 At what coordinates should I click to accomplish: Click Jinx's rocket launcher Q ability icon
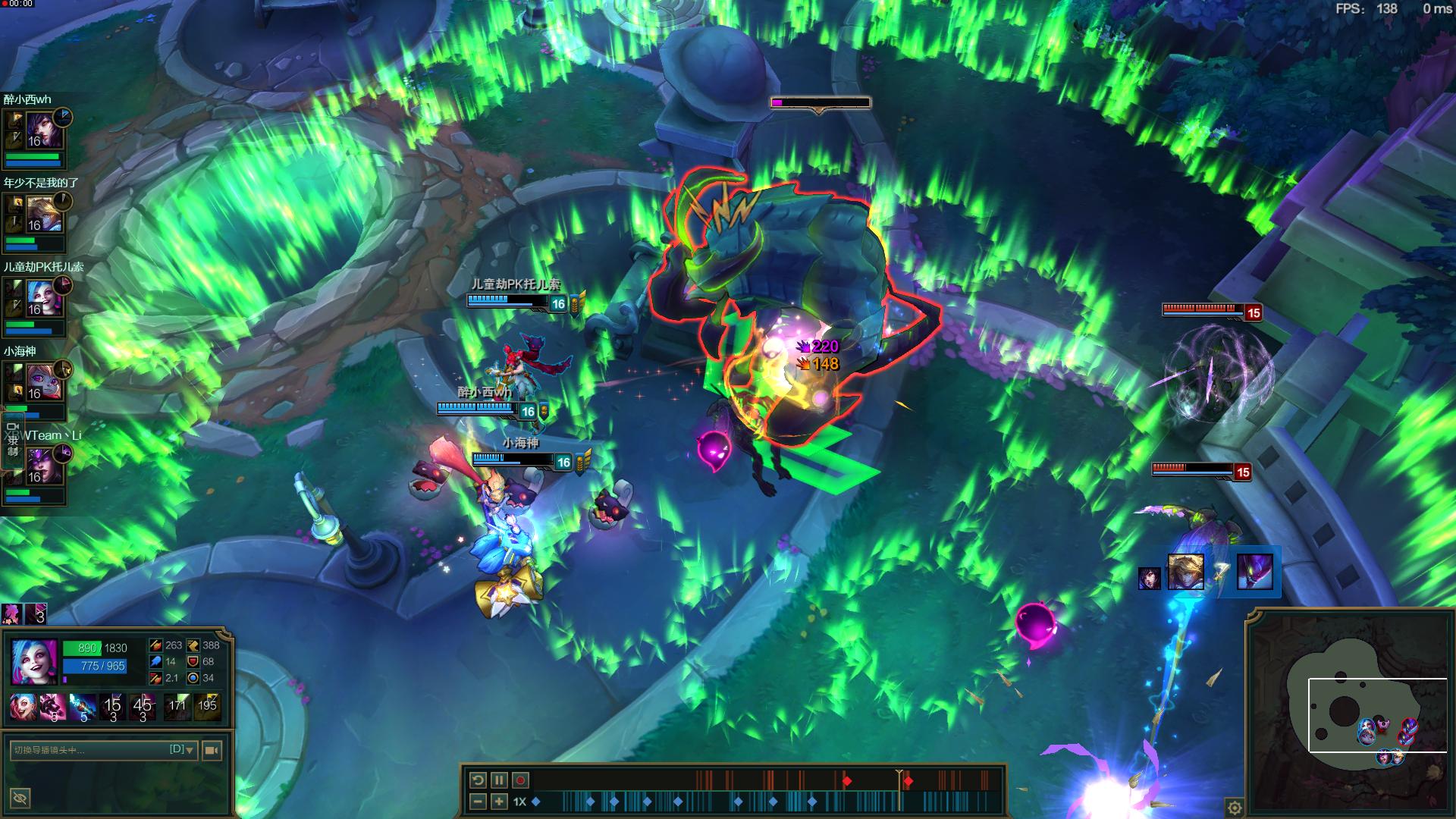point(52,706)
